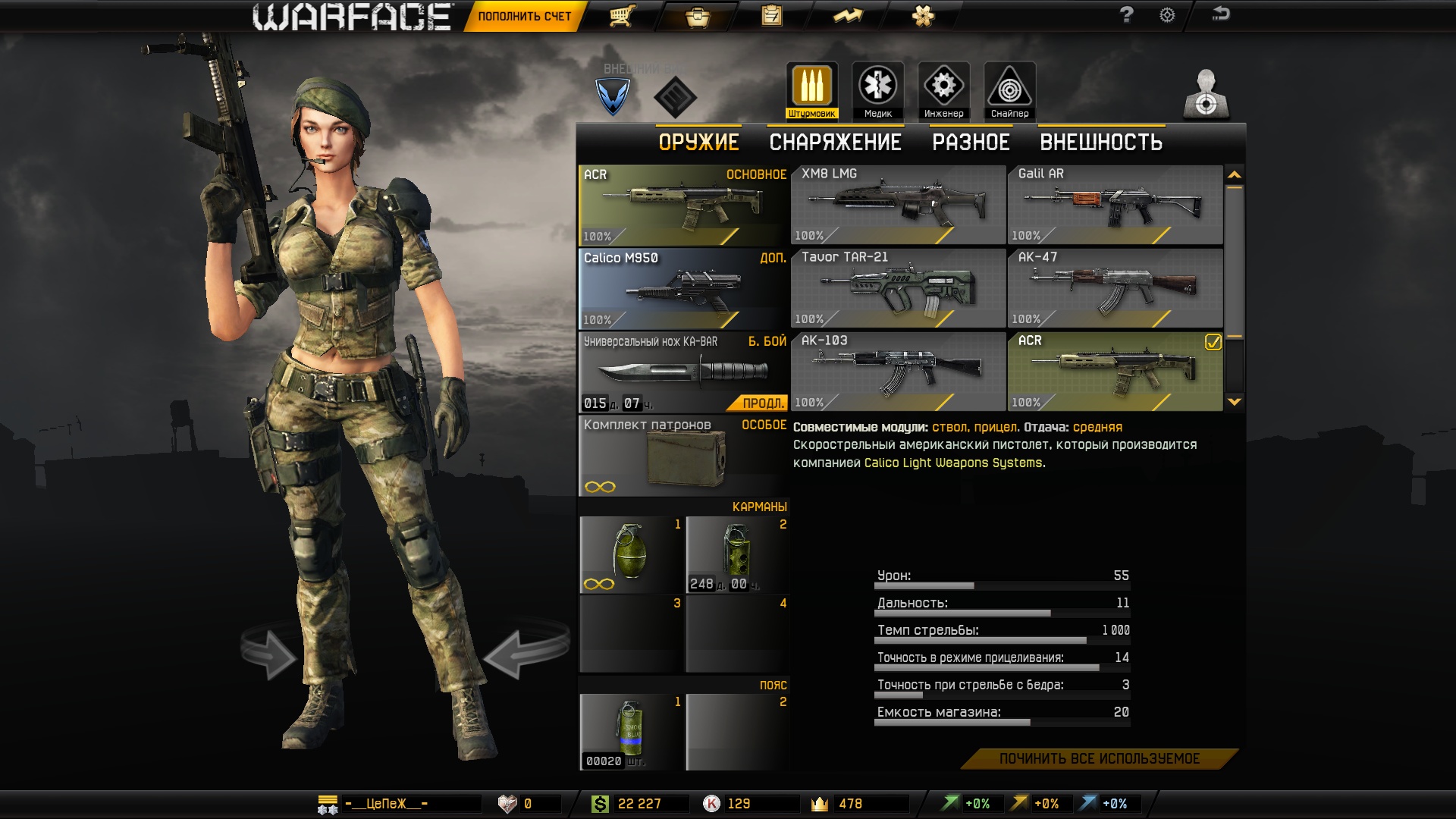This screenshot has width=1456, height=819.
Task: Go back with the return arrow
Action: click(x=1220, y=14)
